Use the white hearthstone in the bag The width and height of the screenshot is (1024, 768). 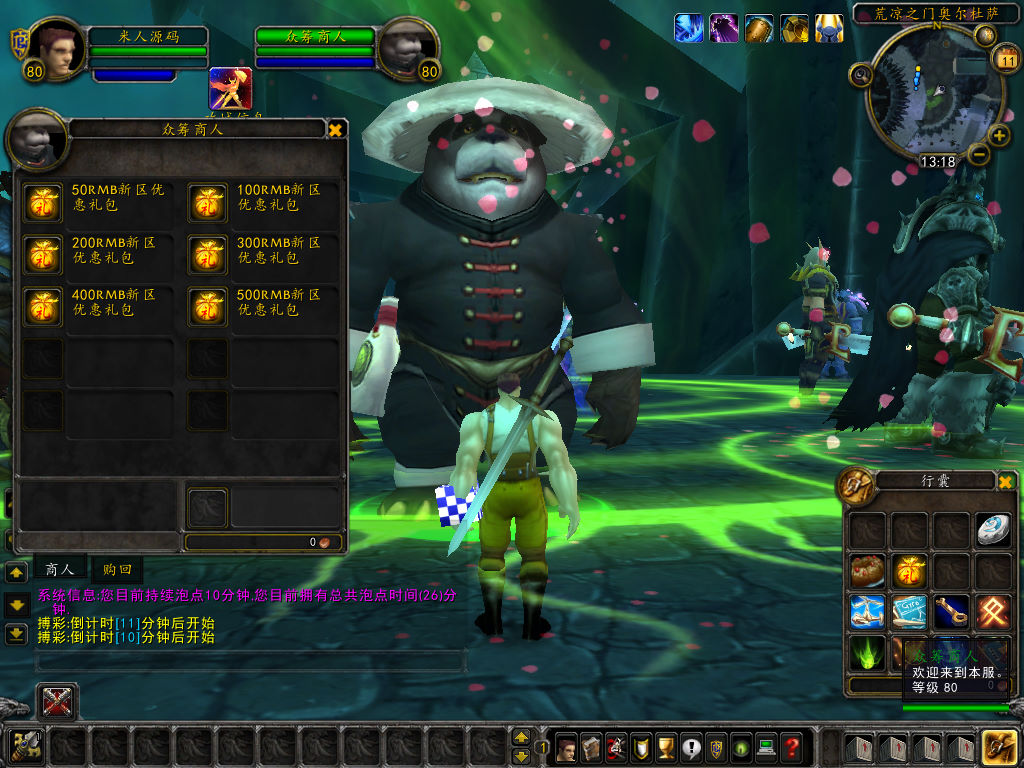[993, 530]
